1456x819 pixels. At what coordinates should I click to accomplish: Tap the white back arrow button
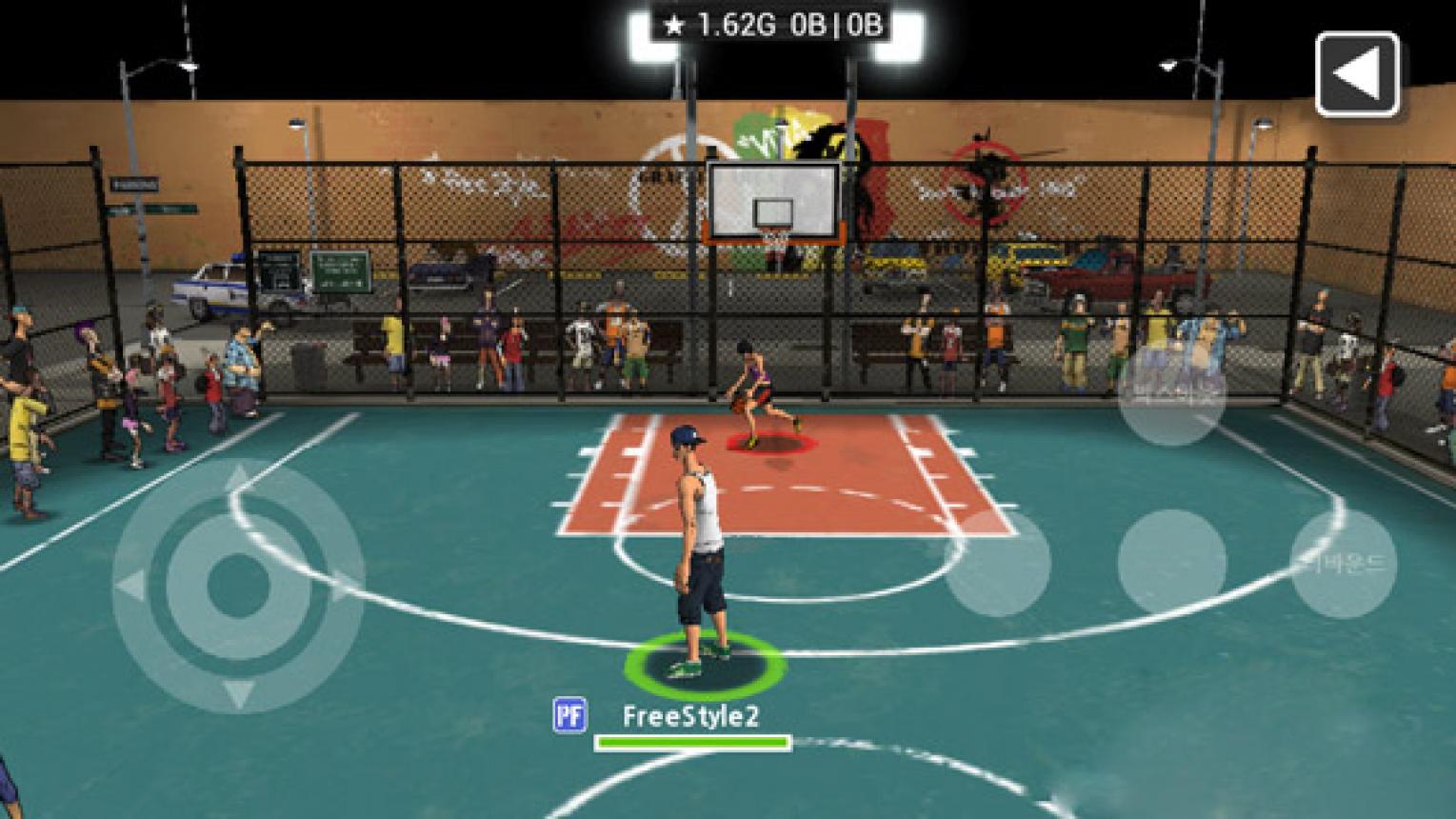[1357, 74]
